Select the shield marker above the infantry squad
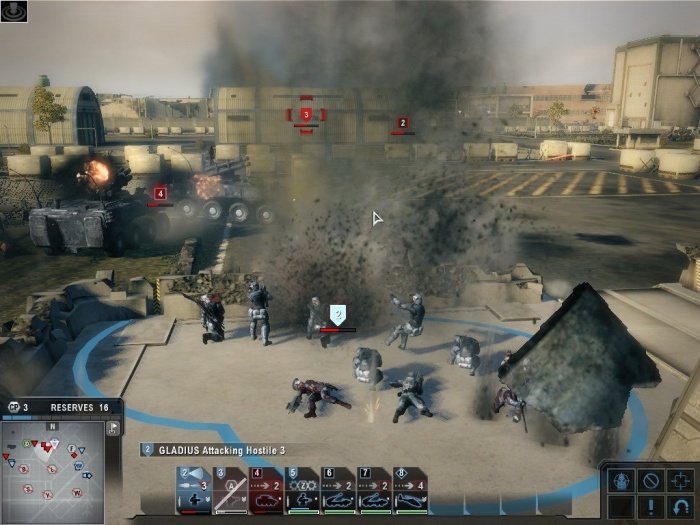This screenshot has height=525, width=700. click(338, 314)
